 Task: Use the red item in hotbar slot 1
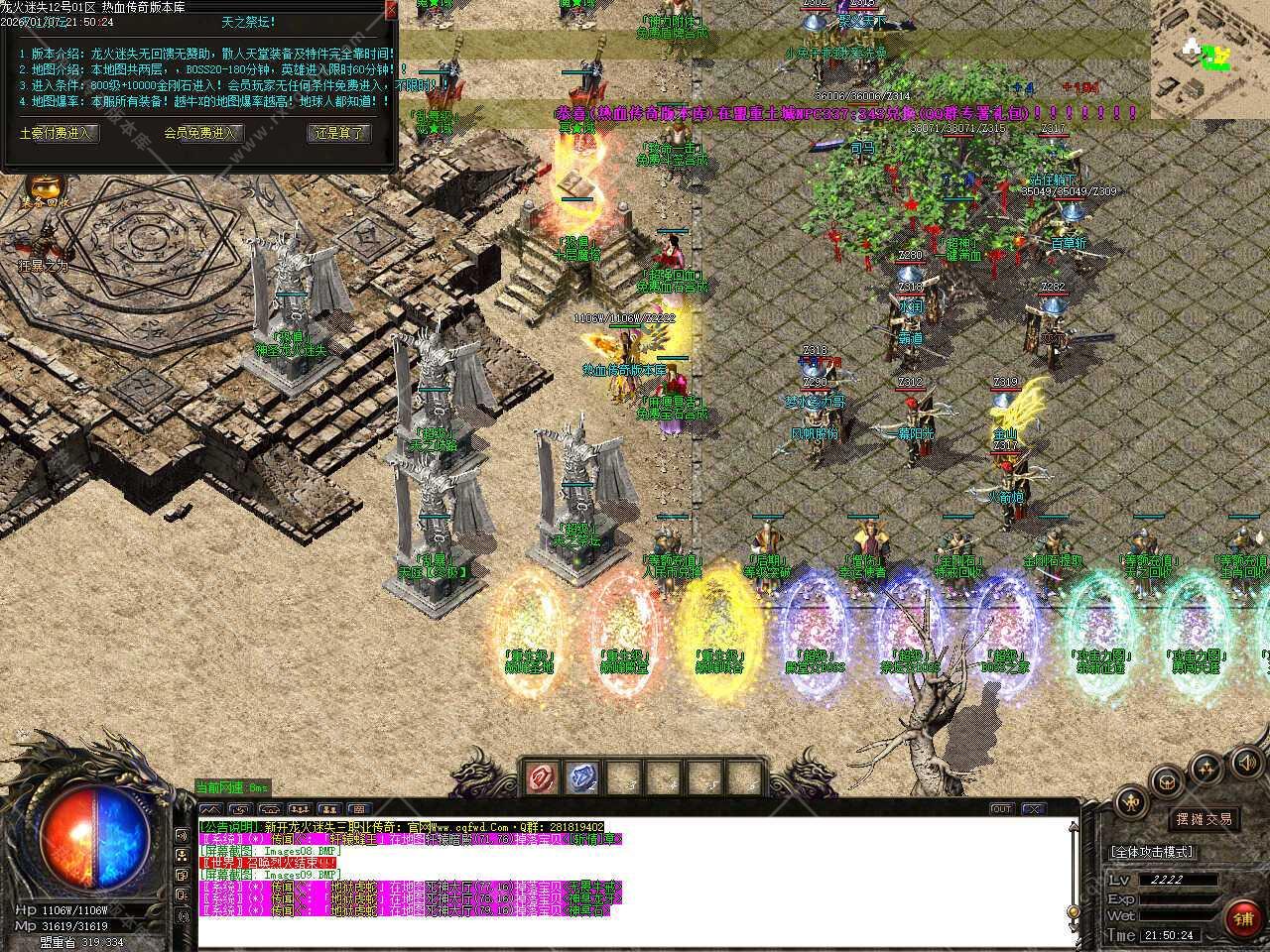tap(543, 778)
